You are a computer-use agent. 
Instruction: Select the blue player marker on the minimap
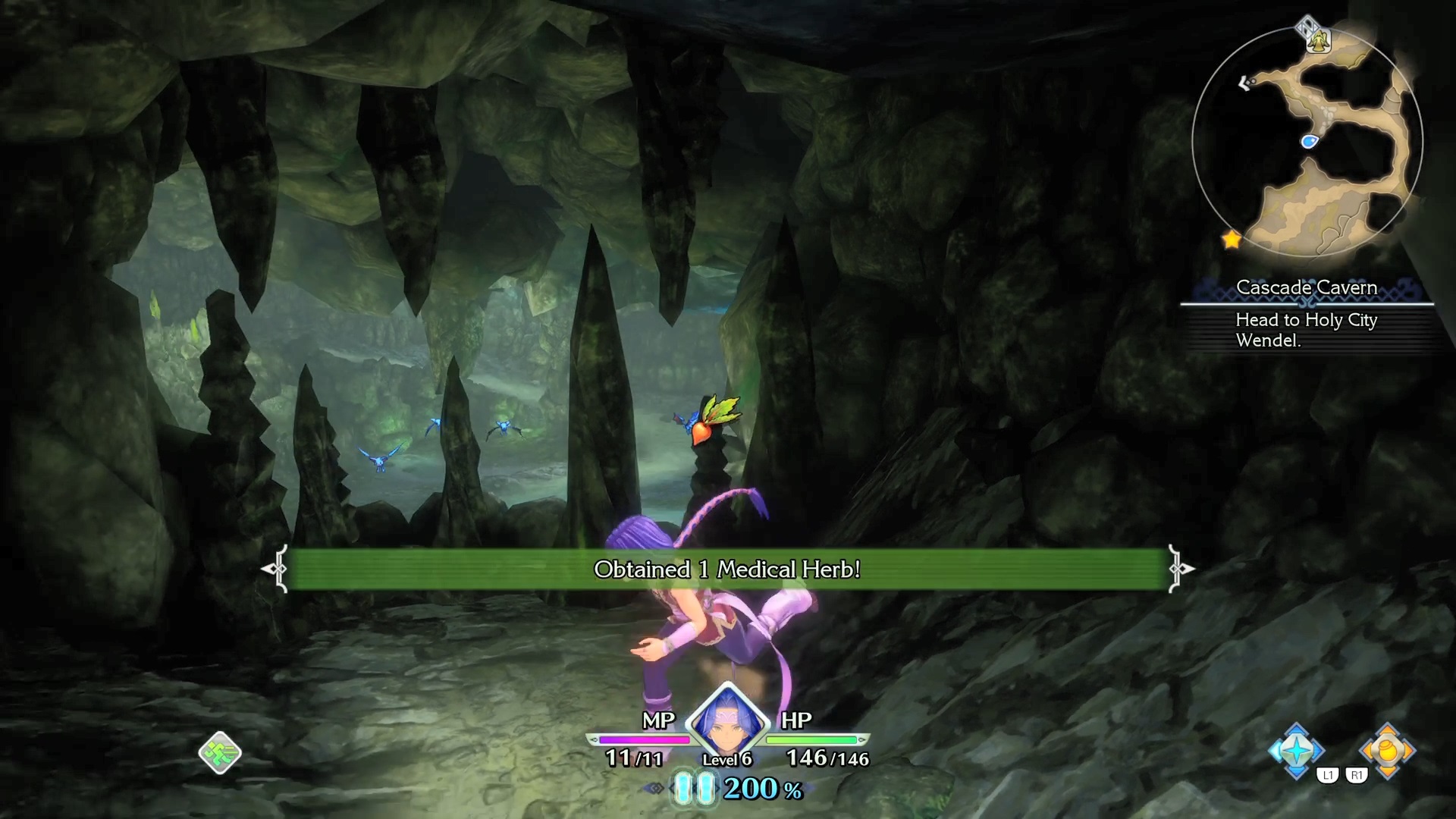(x=1309, y=141)
